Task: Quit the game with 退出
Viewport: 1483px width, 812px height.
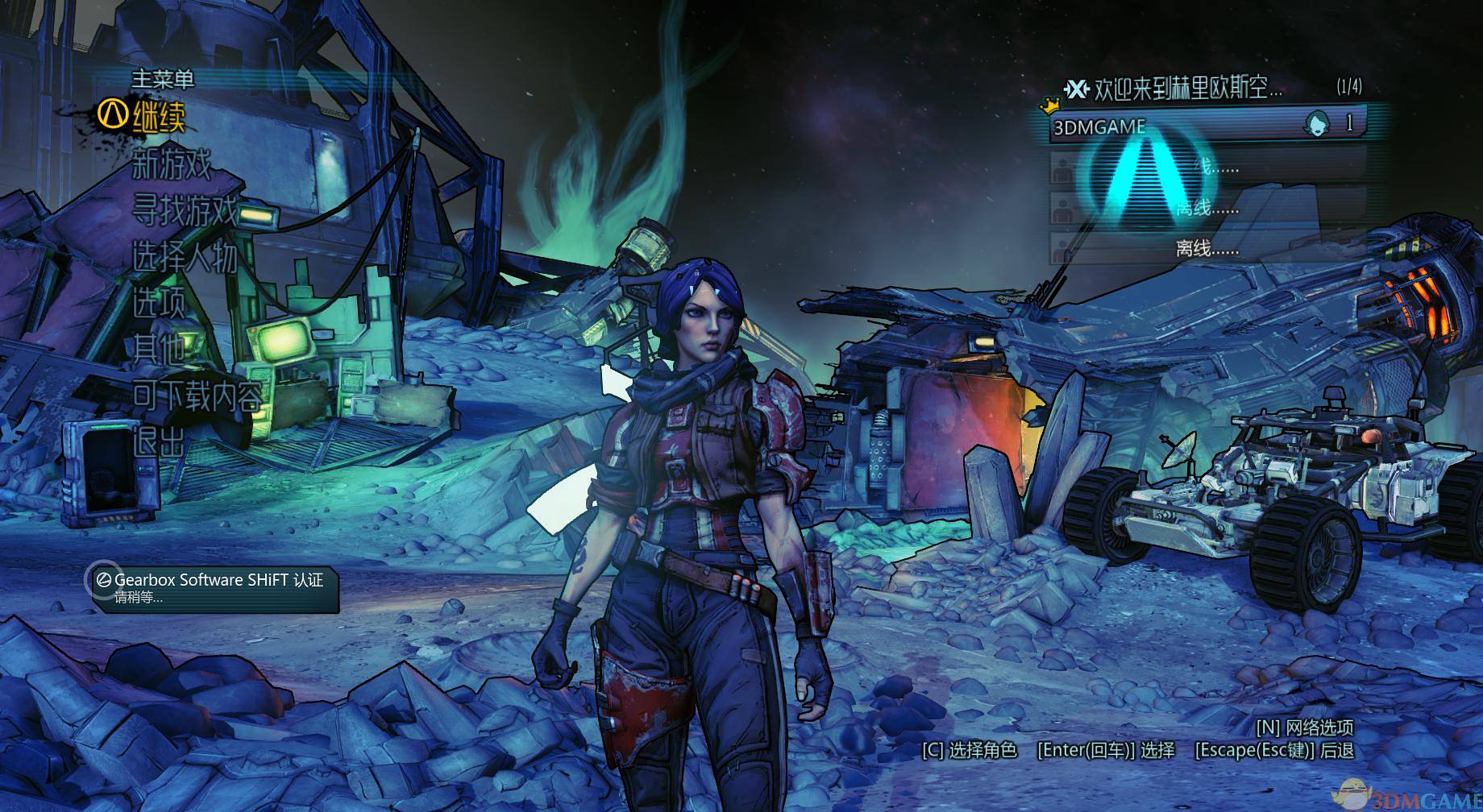Action: [159, 441]
